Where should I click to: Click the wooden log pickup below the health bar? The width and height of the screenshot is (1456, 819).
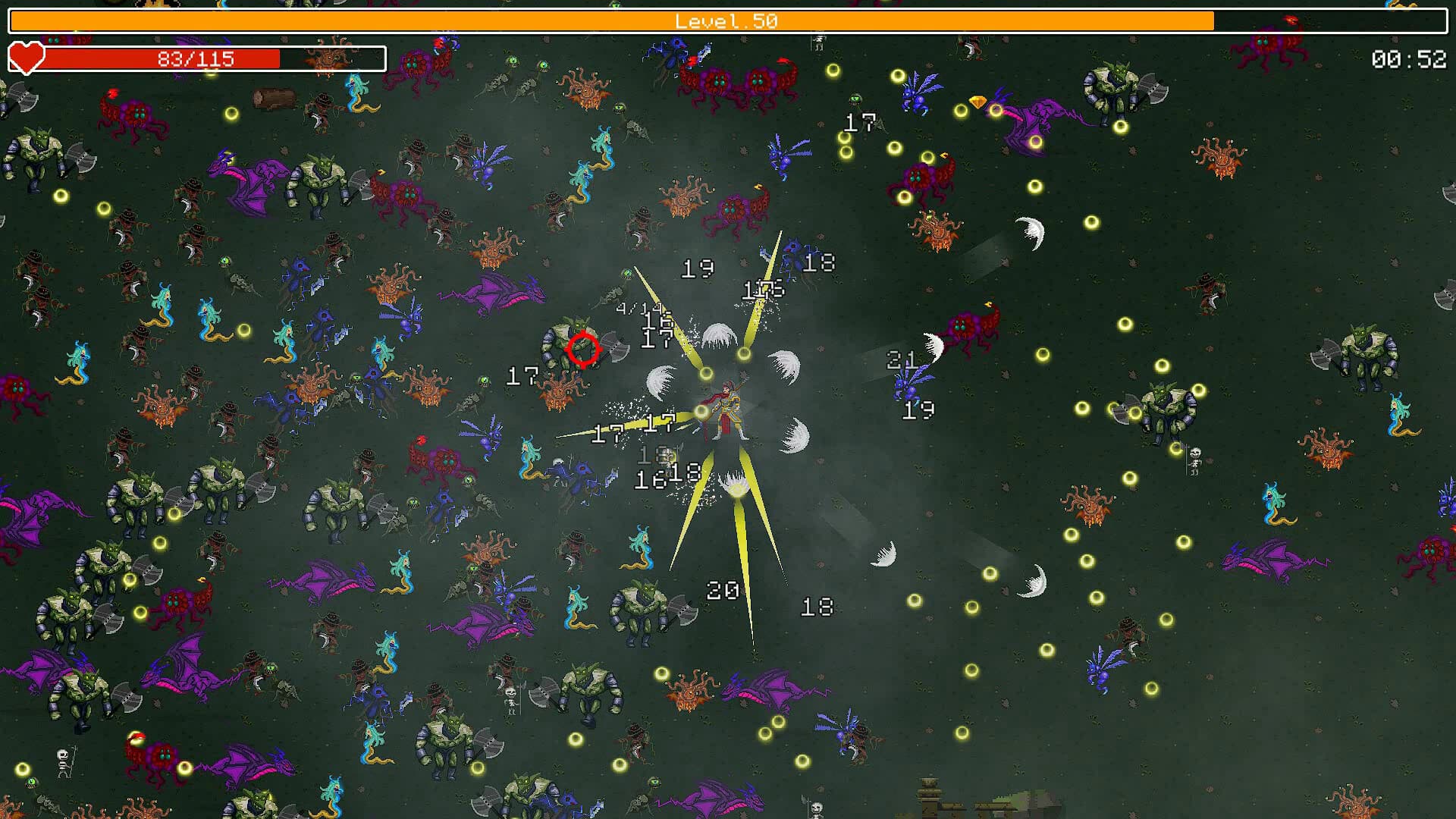[x=275, y=97]
